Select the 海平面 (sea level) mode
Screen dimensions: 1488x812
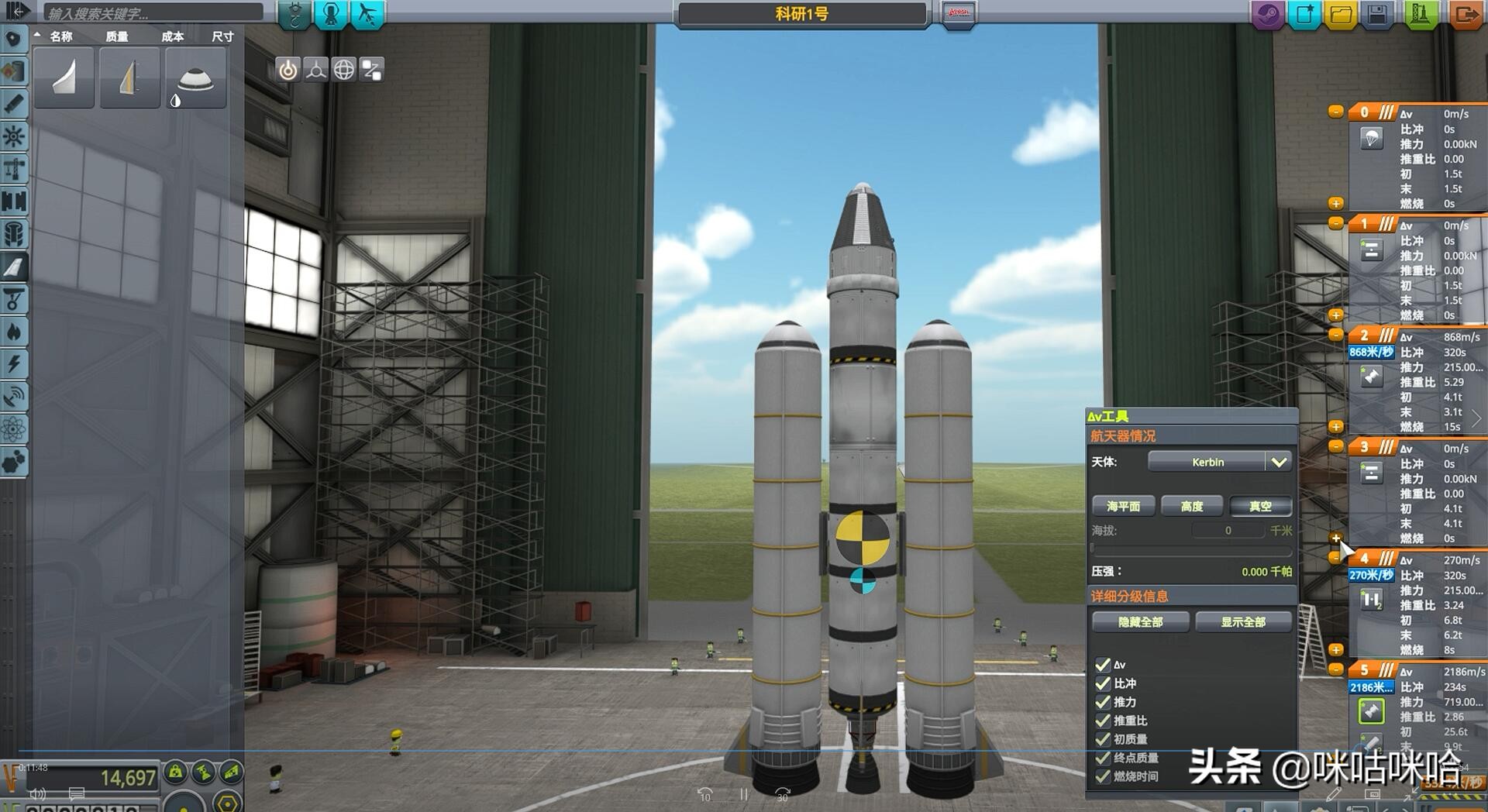coord(1123,506)
